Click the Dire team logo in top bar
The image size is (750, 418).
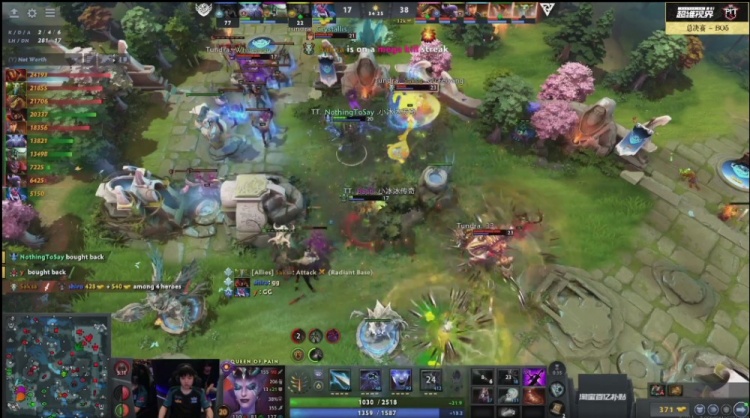(548, 10)
